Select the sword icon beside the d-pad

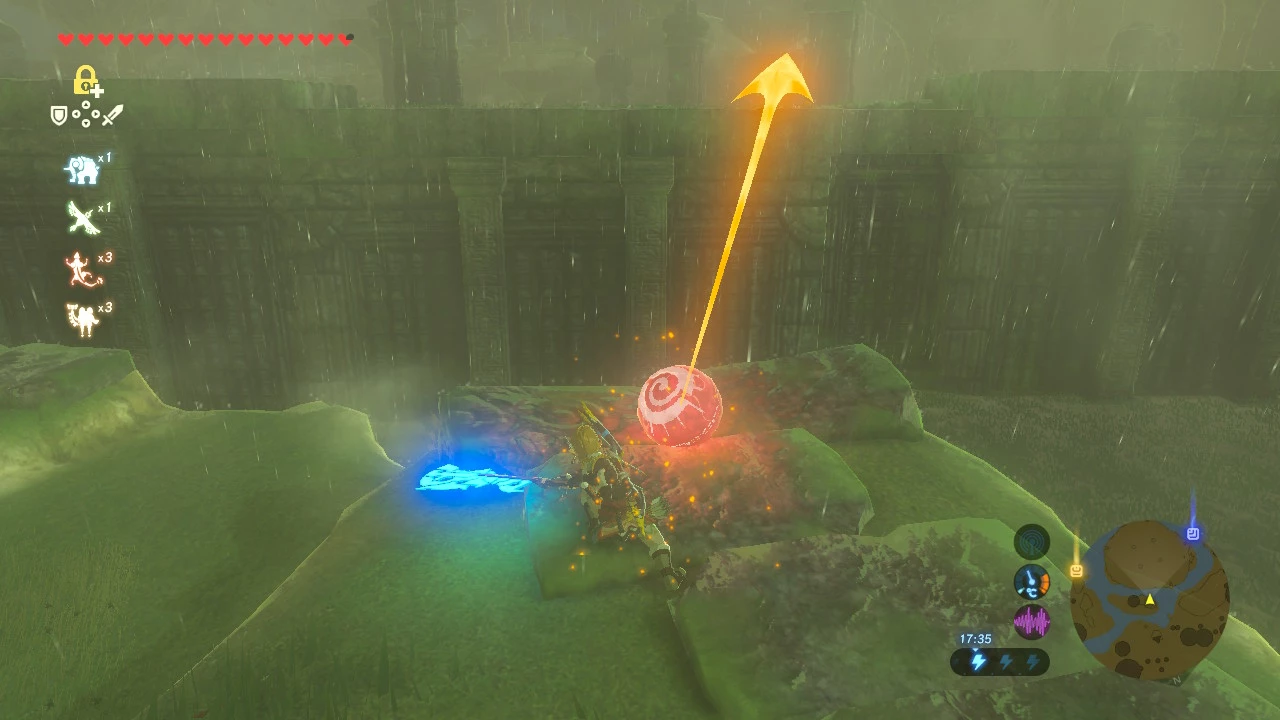(x=112, y=116)
